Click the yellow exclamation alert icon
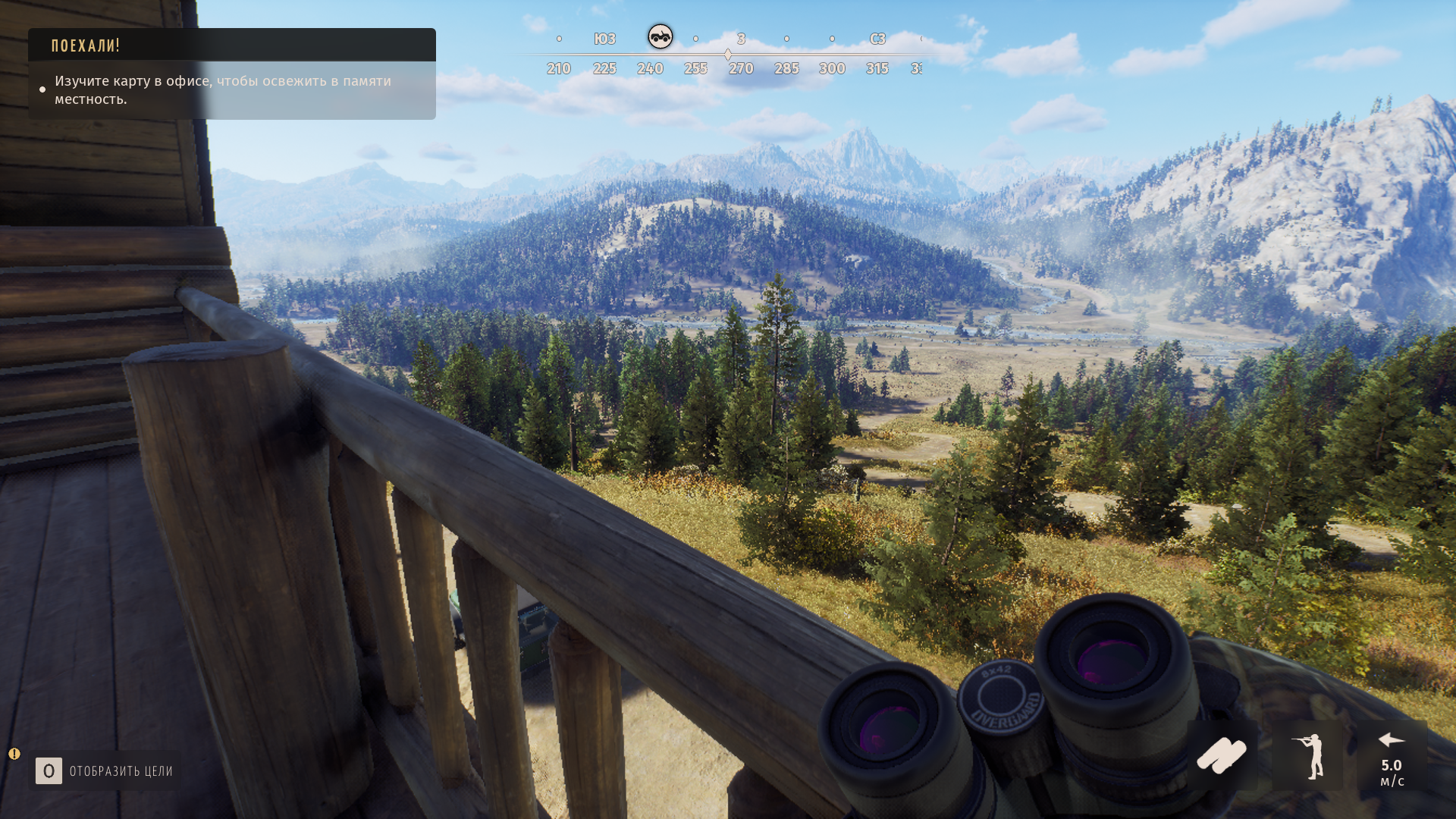Image resolution: width=1456 pixels, height=819 pixels. [x=14, y=754]
